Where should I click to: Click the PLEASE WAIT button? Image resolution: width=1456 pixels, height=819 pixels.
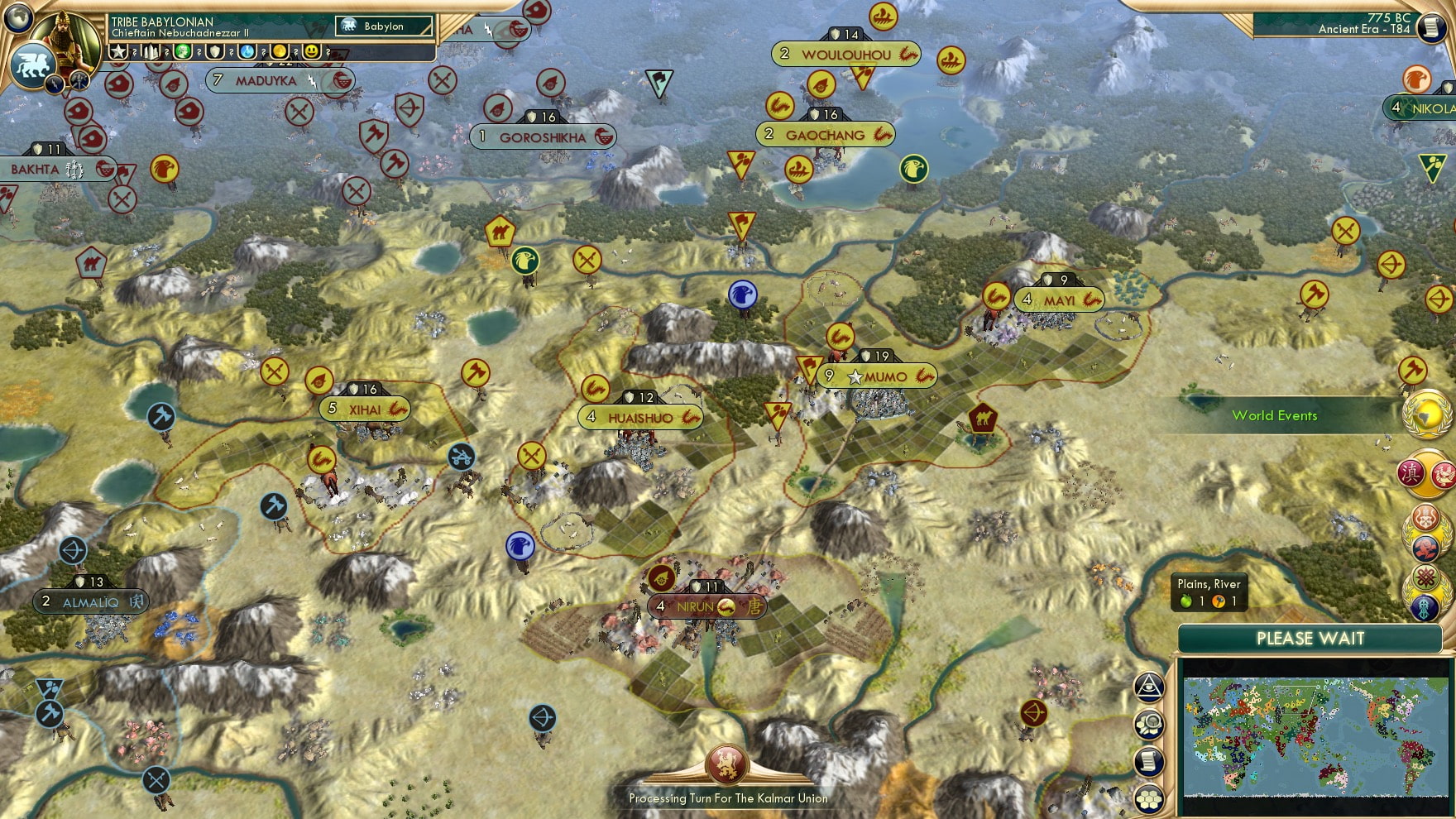[x=1310, y=639]
